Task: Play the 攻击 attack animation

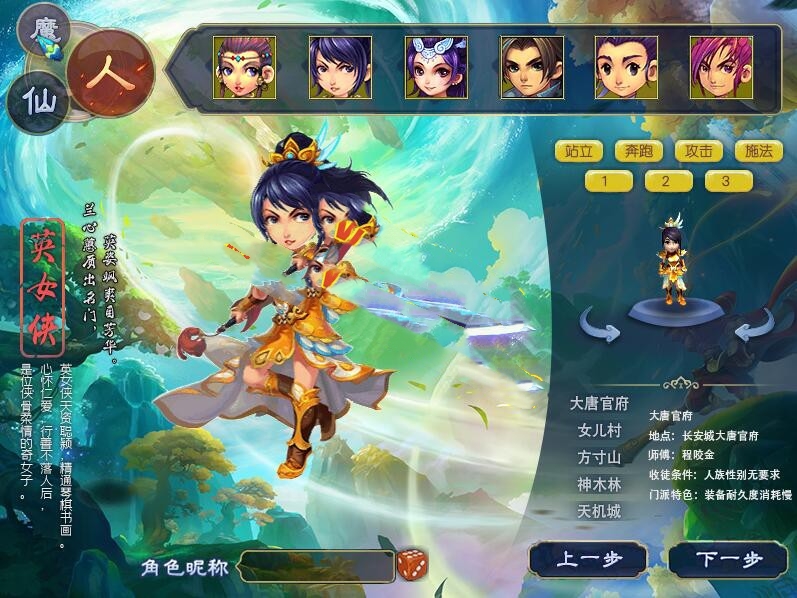Action: (x=699, y=151)
